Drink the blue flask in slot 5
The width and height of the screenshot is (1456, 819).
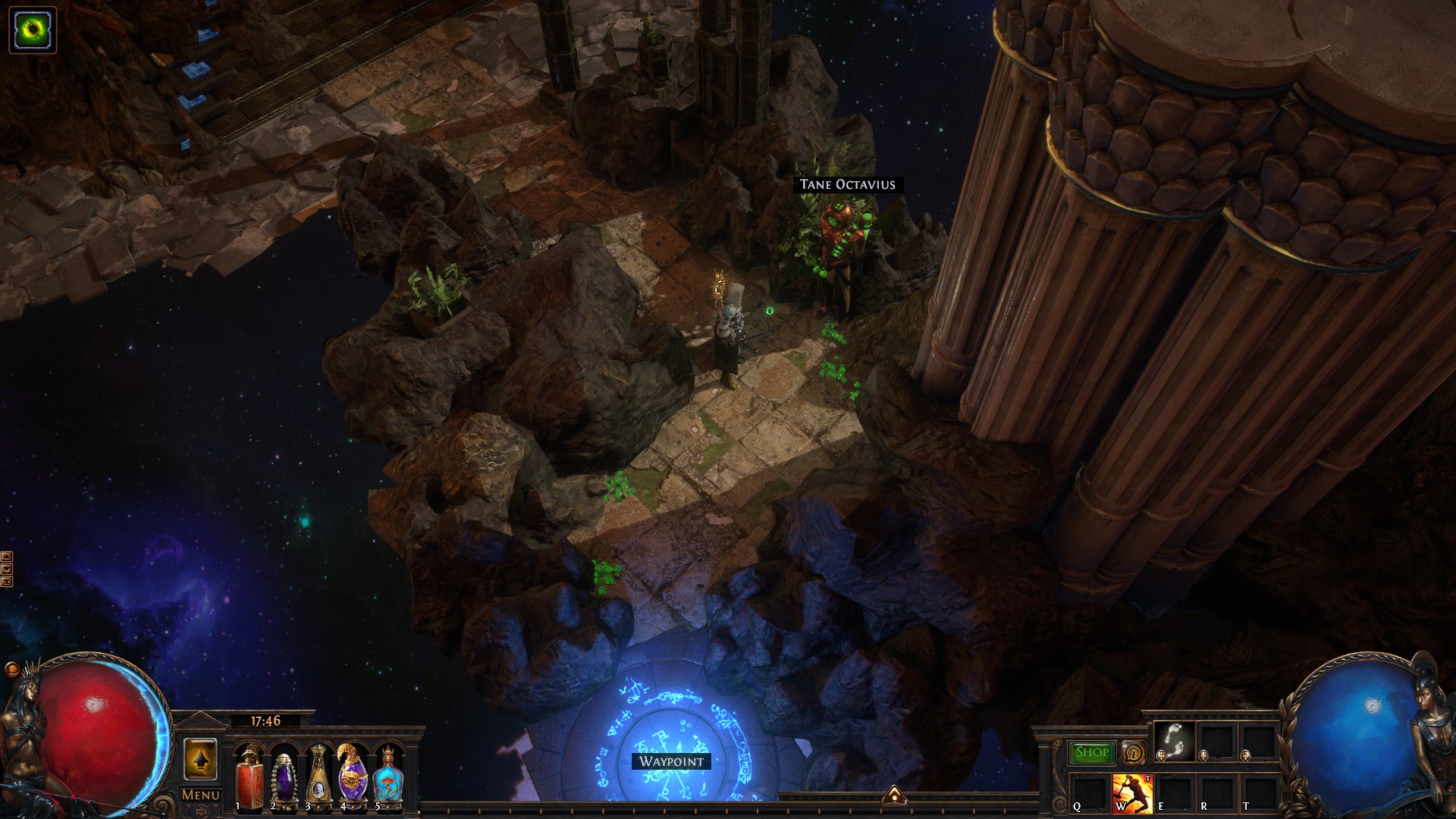(387, 775)
